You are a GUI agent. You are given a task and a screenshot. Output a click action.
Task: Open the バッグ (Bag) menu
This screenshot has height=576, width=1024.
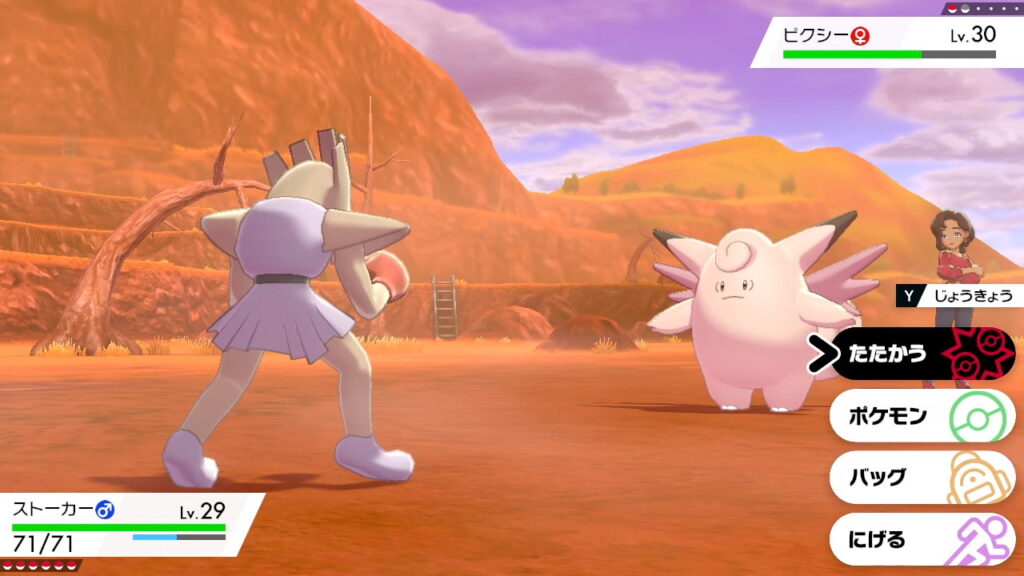[922, 478]
